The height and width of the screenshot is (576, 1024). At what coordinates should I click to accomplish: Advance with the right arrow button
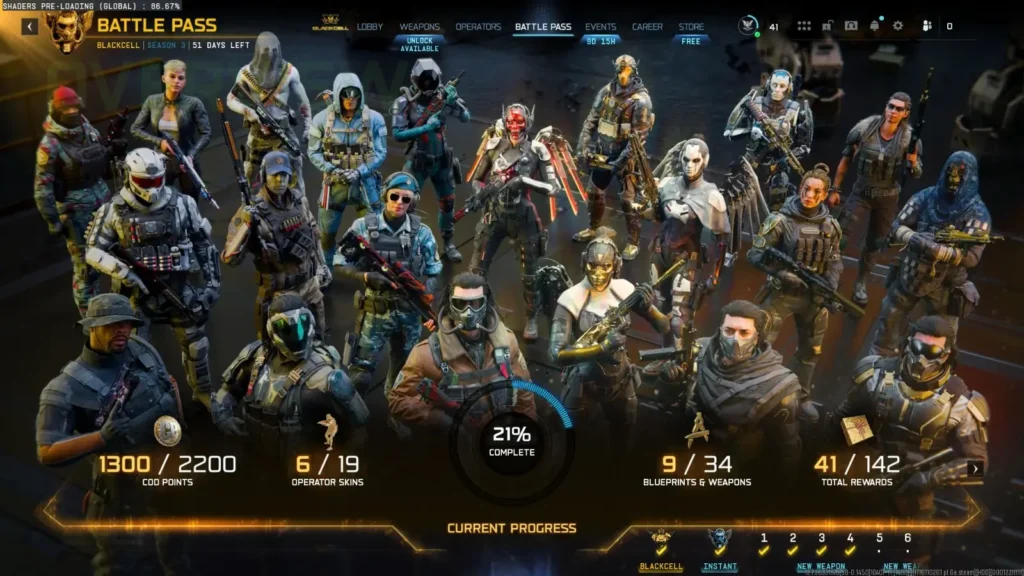pos(976,468)
